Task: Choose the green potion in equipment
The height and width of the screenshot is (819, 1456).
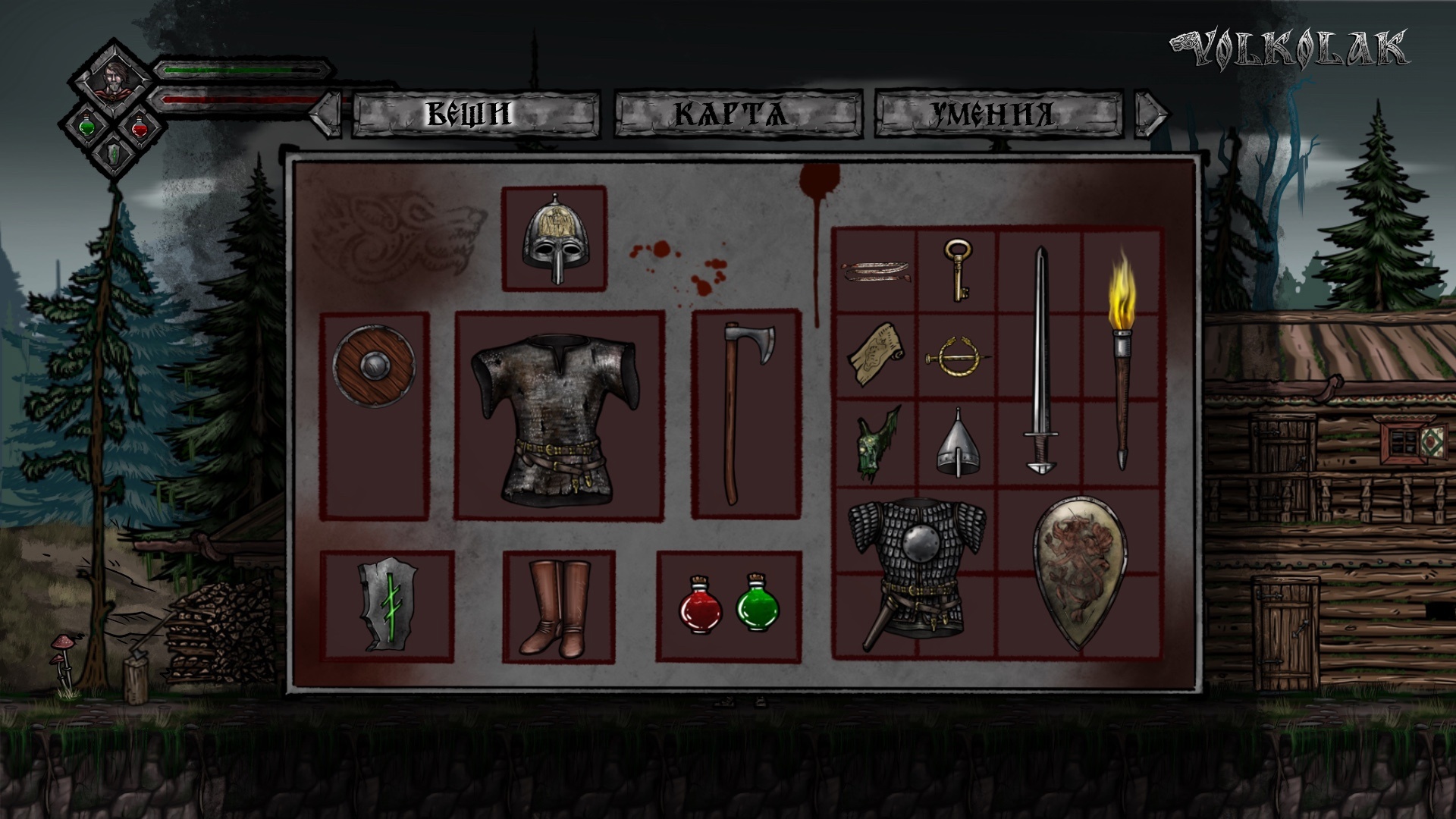Action: [757, 604]
